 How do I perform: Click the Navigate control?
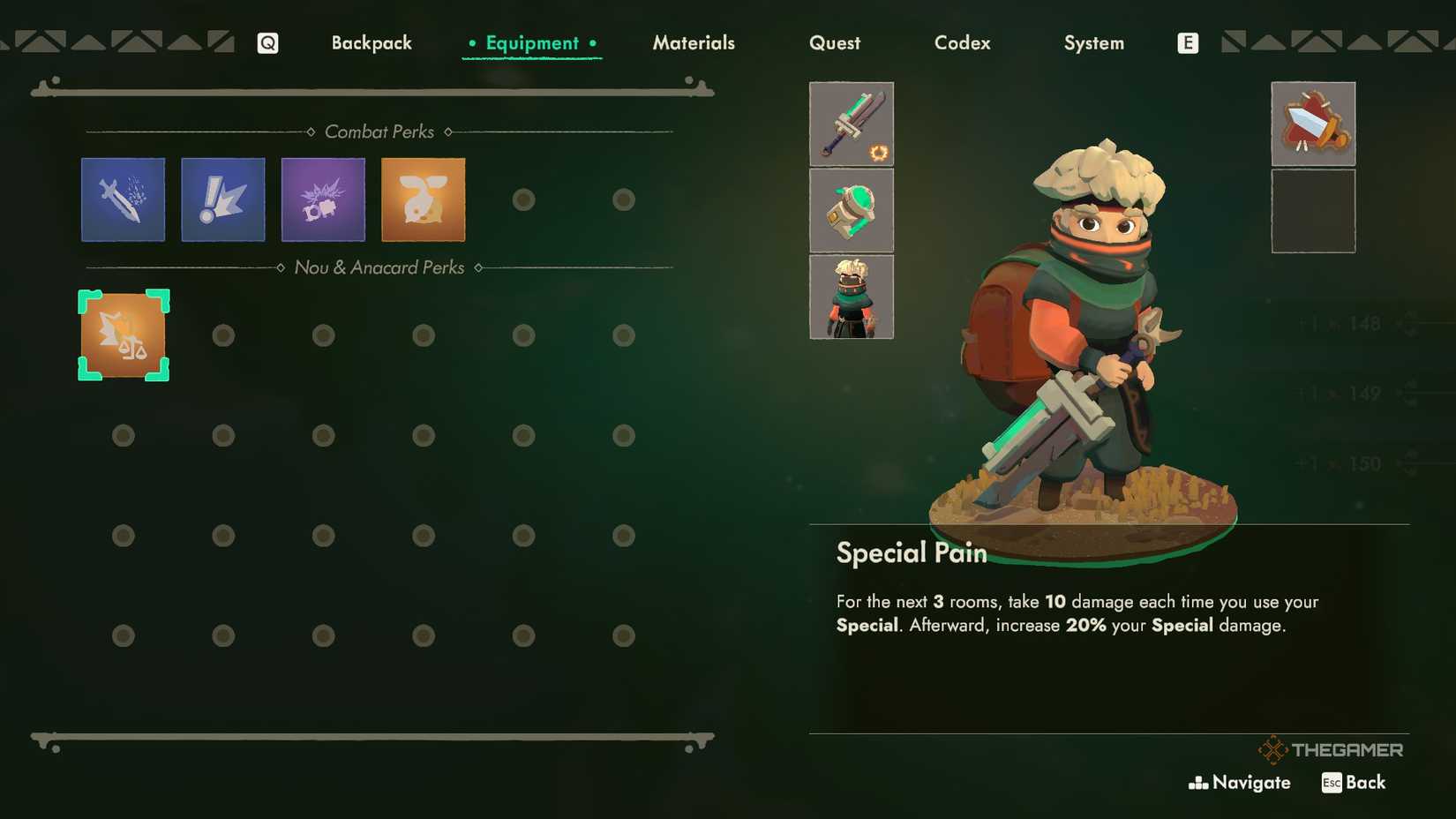tap(1239, 782)
